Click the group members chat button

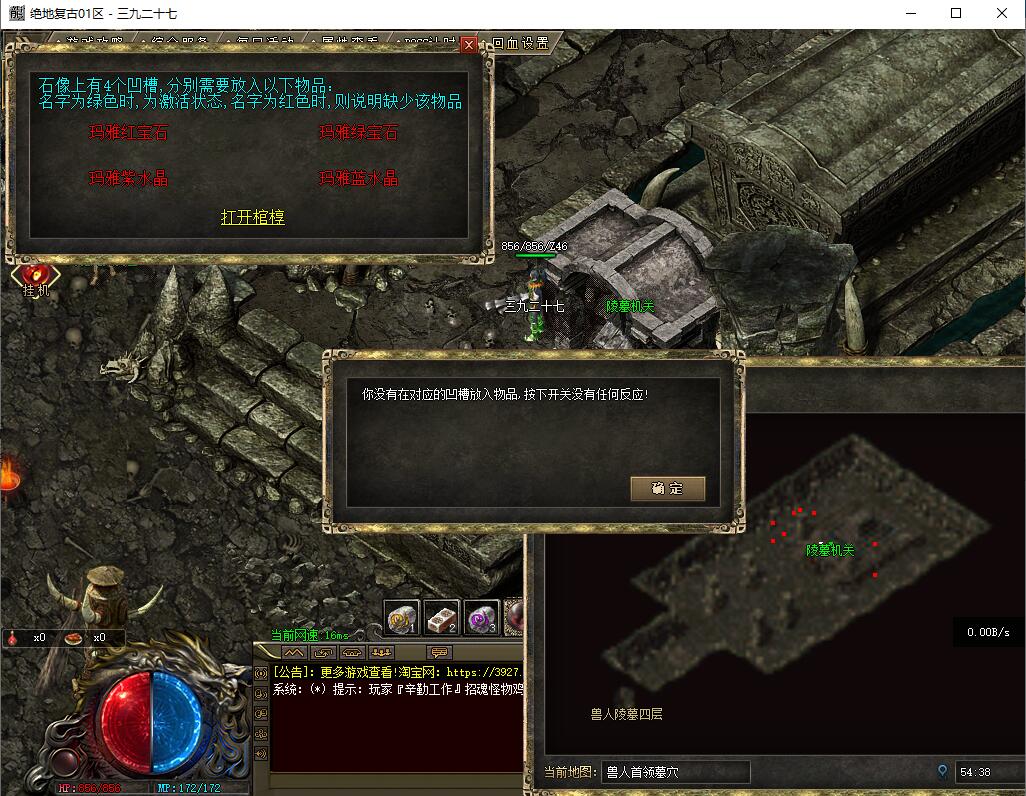pyautogui.click(x=381, y=653)
